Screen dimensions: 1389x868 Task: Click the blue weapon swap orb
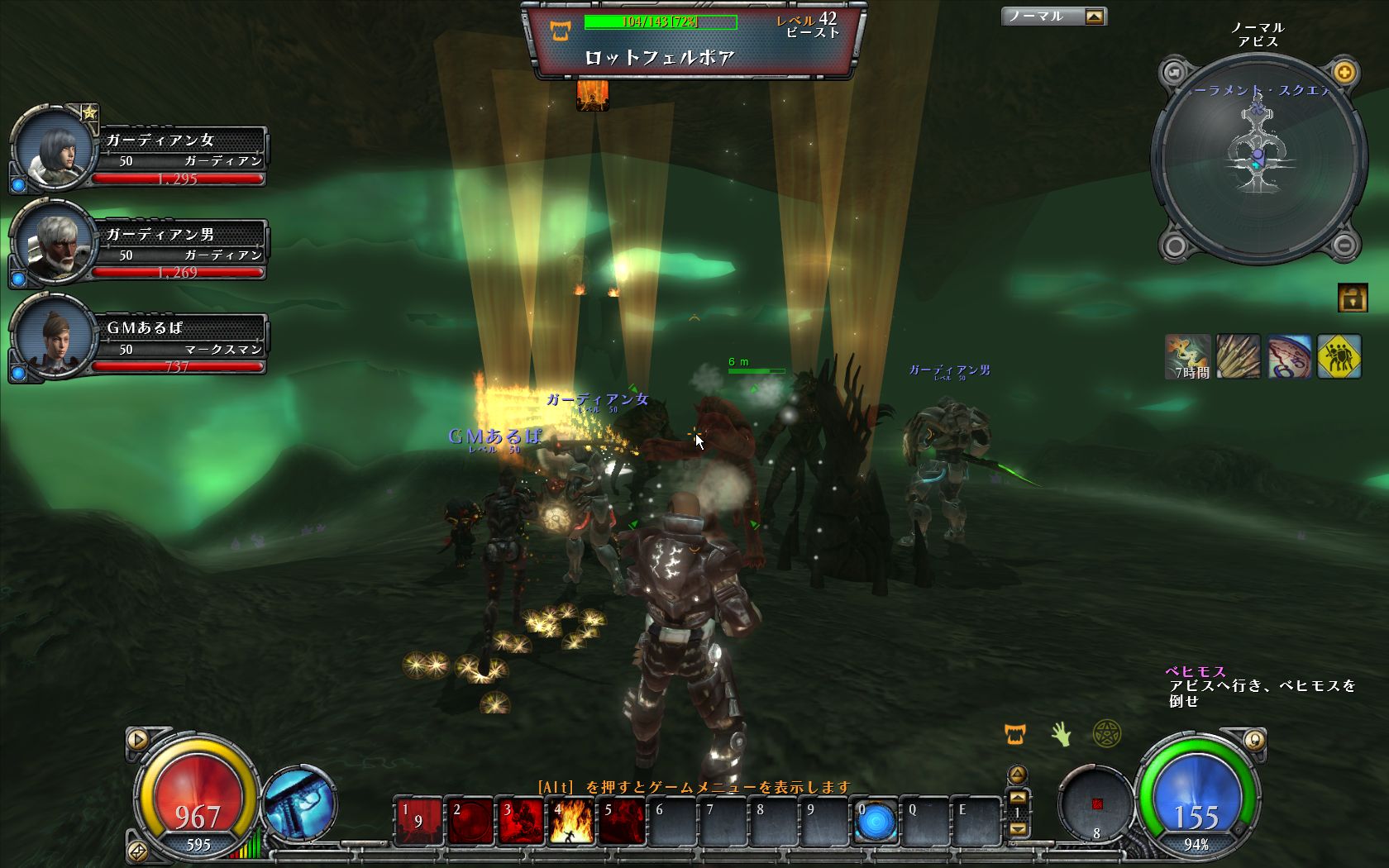[x=299, y=802]
